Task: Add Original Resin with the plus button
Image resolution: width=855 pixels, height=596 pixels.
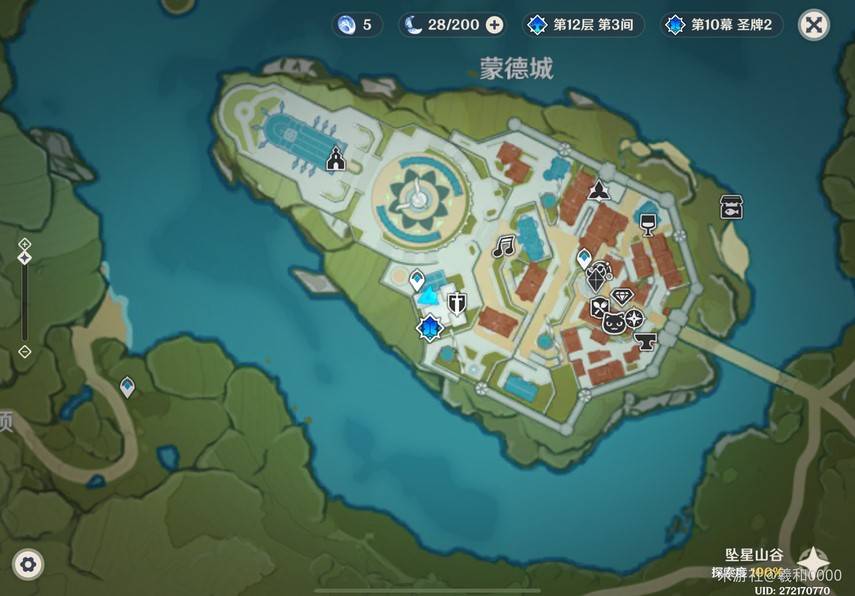Action: (494, 25)
